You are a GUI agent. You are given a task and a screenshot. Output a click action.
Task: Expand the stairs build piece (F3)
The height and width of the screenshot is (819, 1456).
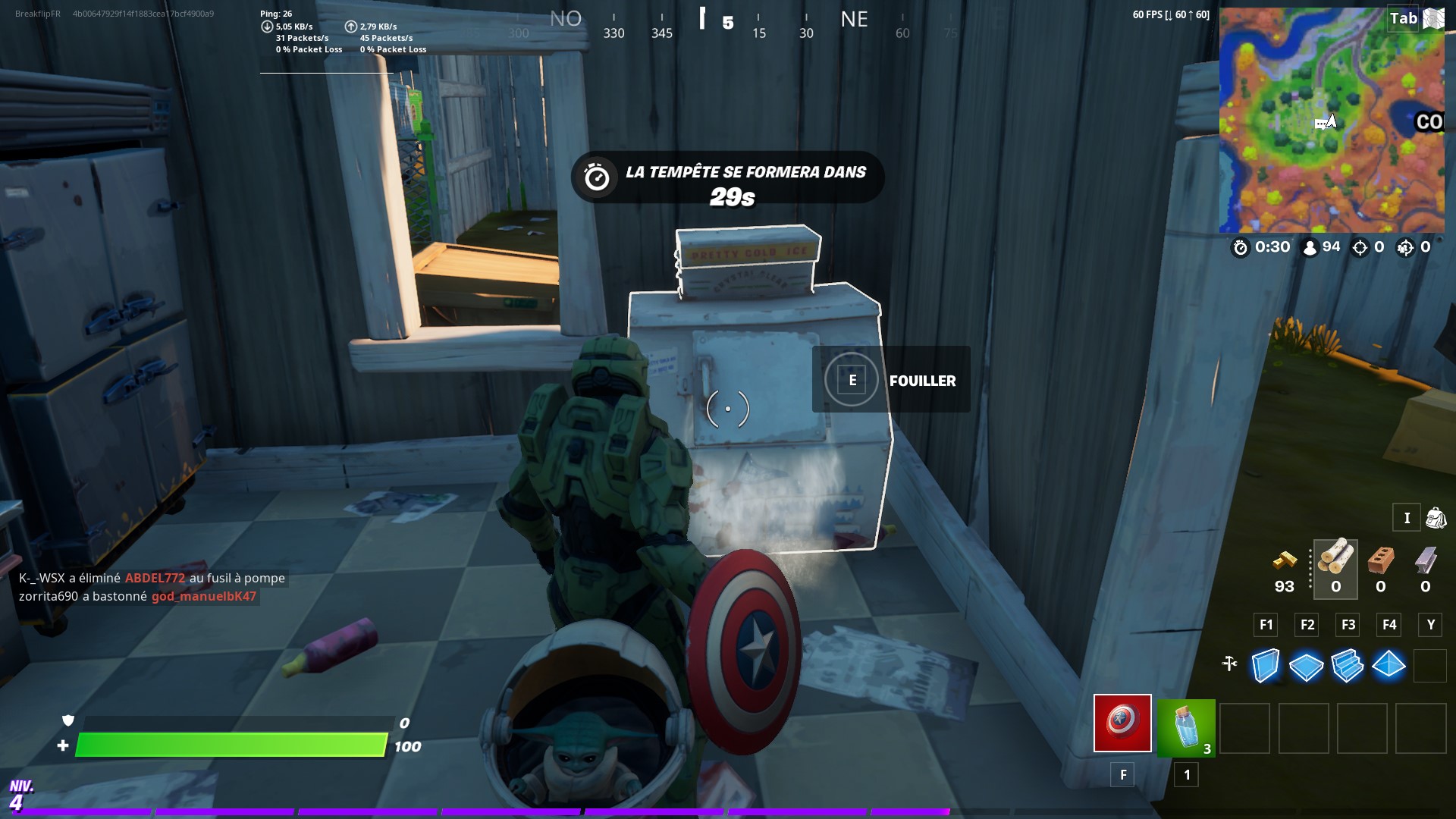click(1348, 667)
